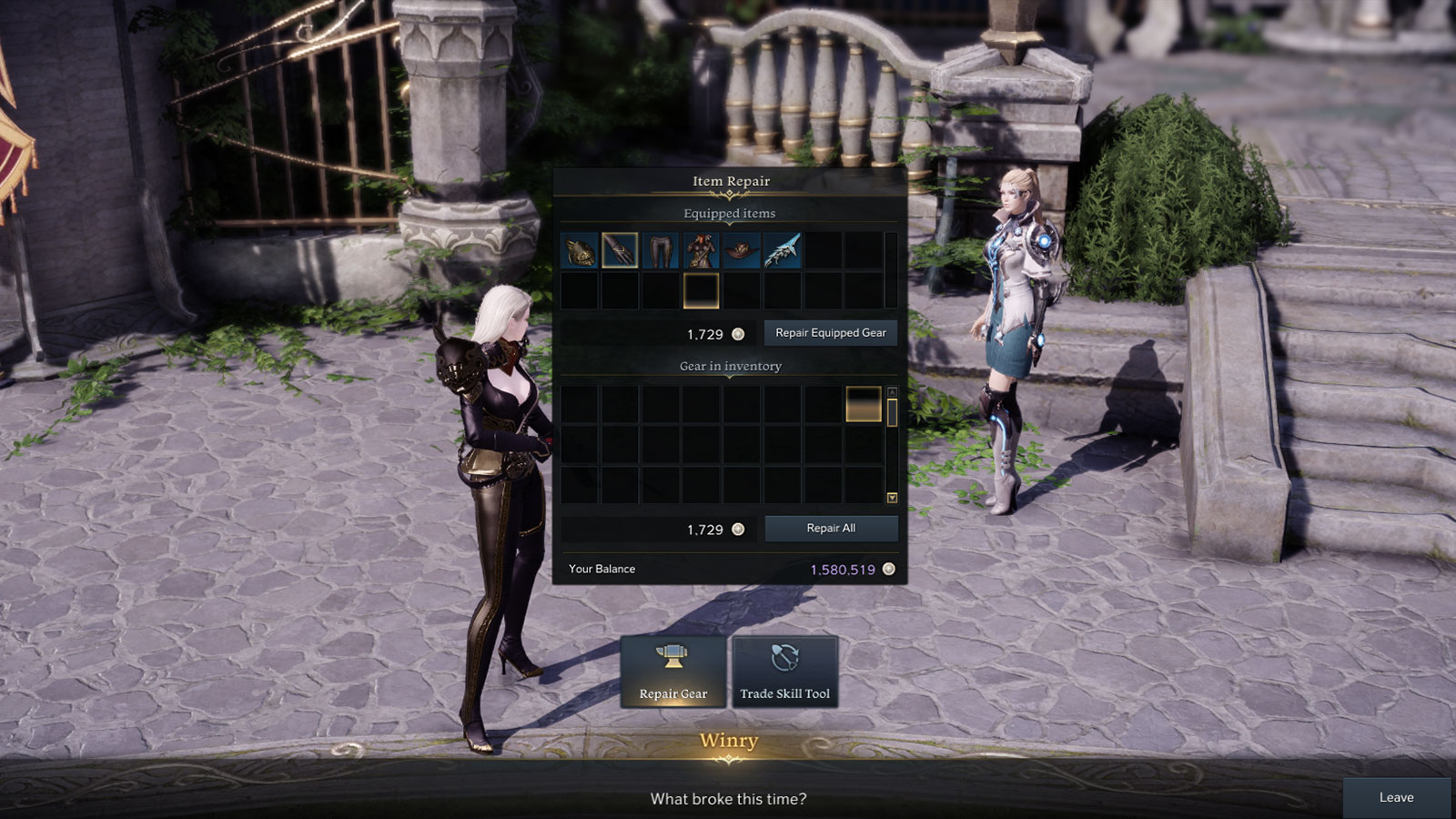This screenshot has height=819, width=1456.
Task: Click the inventory scrollbar down arrow
Action: point(893,497)
